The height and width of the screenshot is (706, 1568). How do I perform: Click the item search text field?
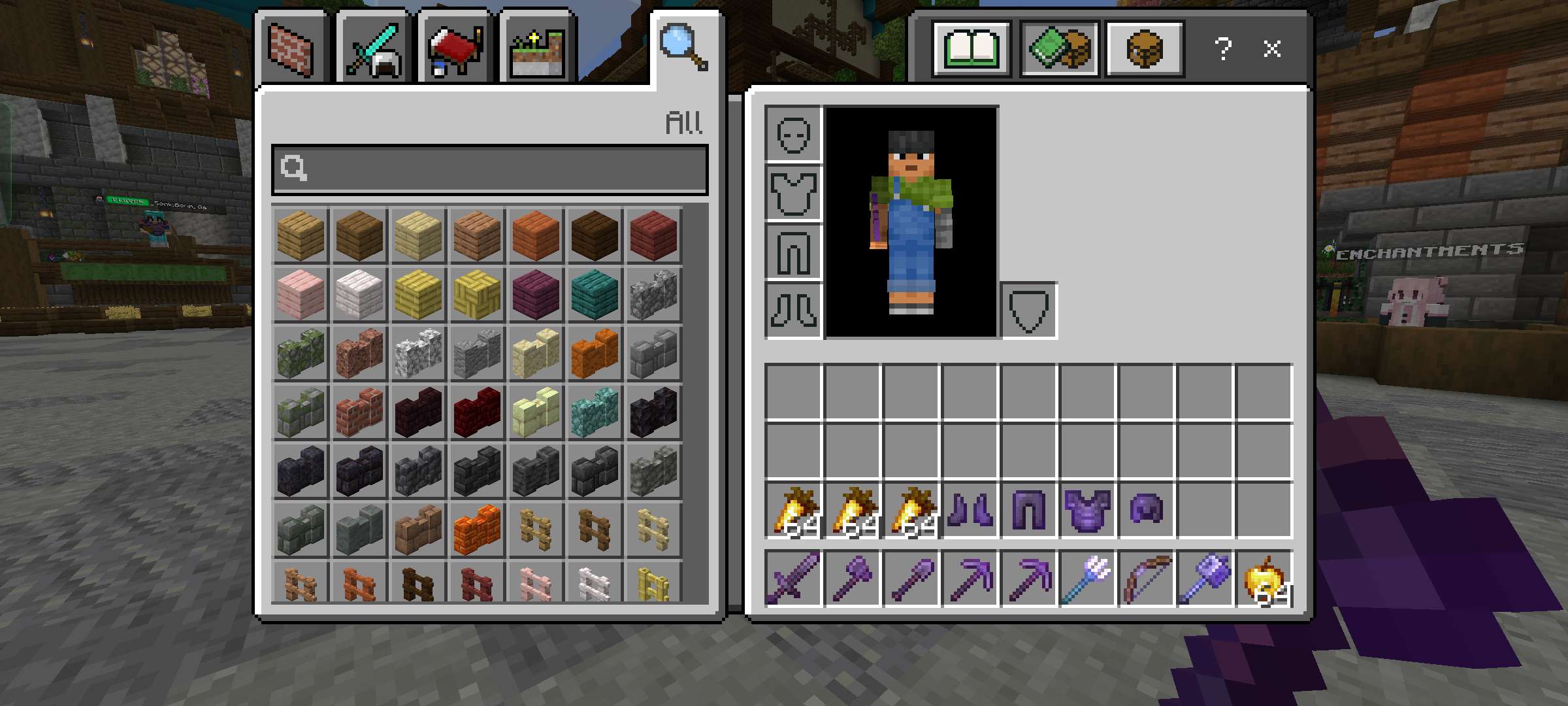pos(490,169)
